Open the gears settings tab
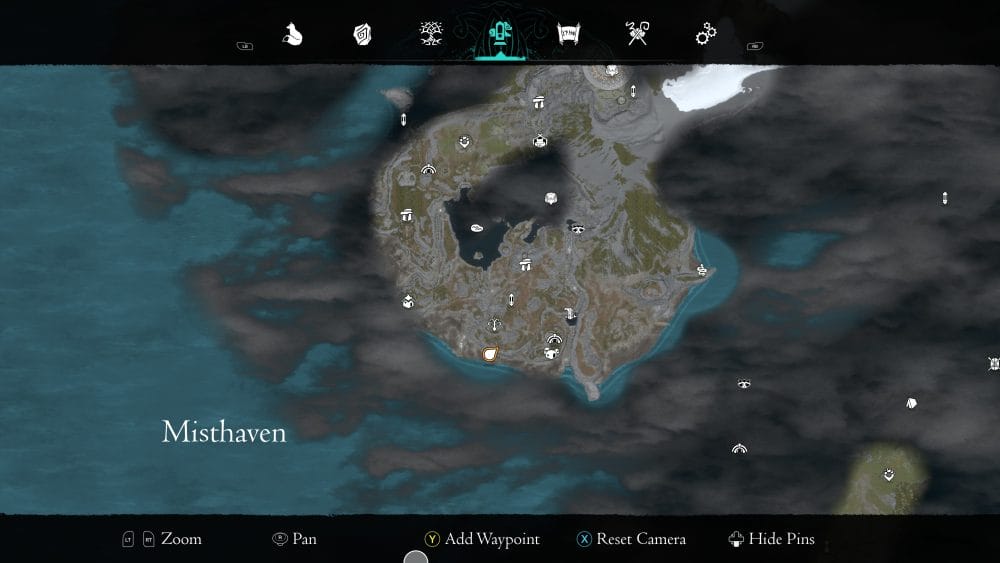 [706, 35]
